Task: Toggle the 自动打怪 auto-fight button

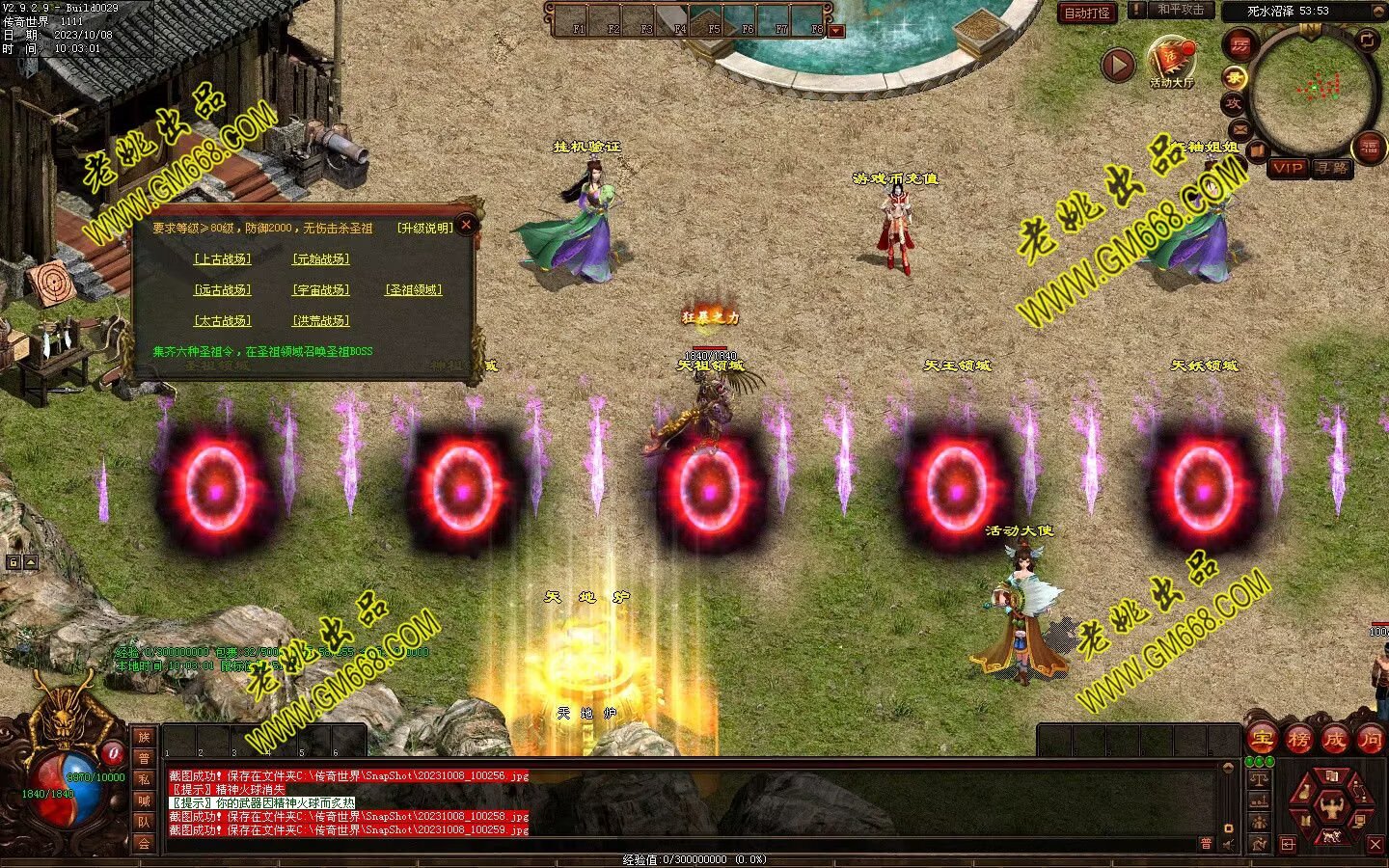Action: click(1087, 13)
